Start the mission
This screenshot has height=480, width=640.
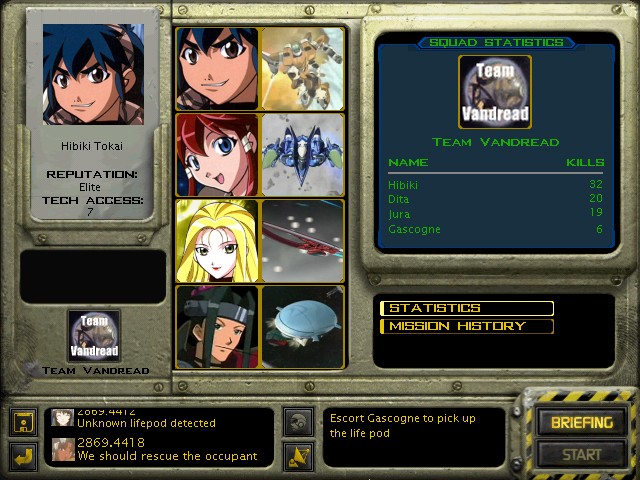tap(581, 455)
